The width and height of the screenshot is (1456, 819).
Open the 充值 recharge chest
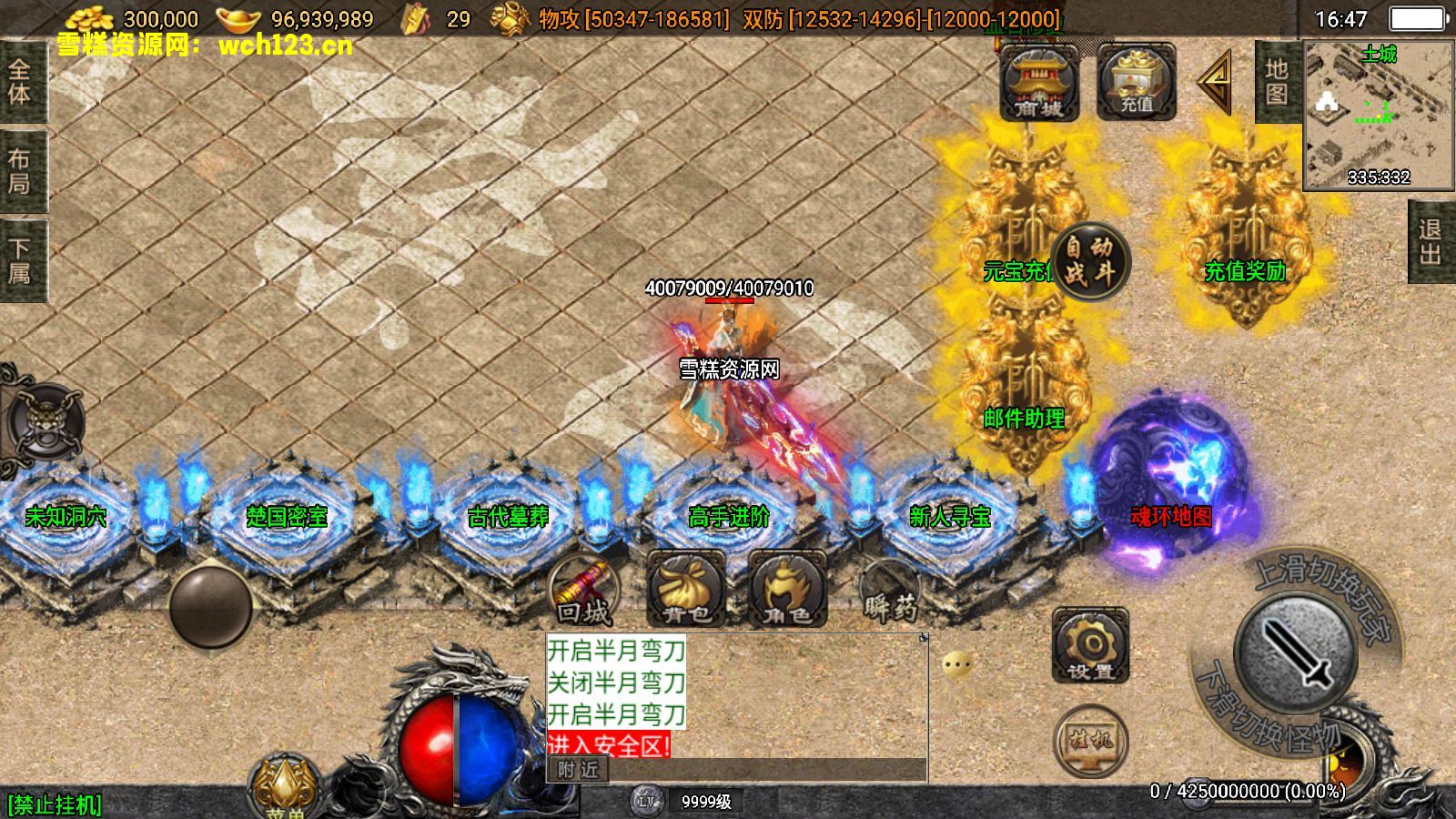coord(1136,83)
